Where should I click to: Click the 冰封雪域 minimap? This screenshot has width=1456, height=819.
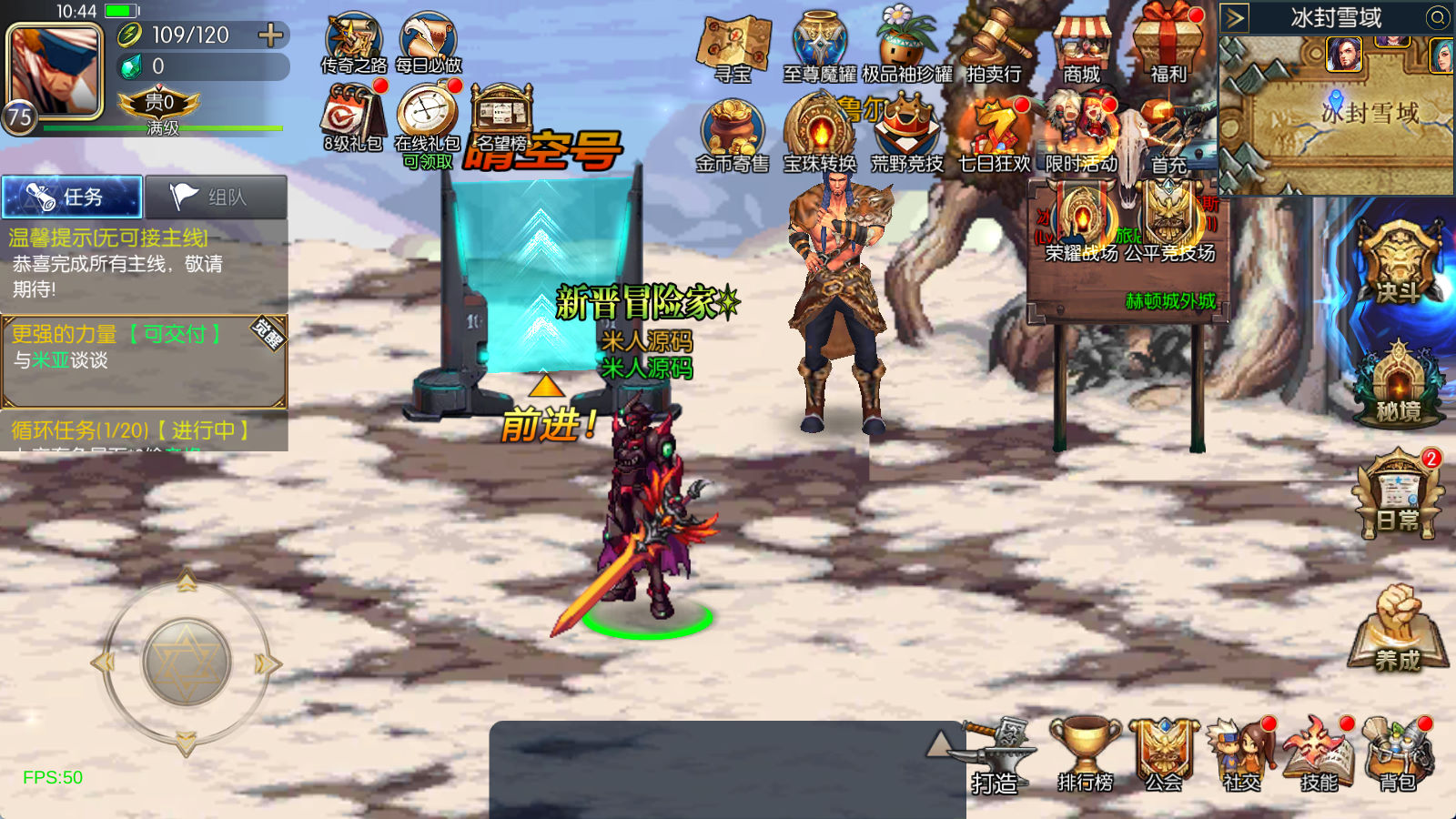(1336, 114)
